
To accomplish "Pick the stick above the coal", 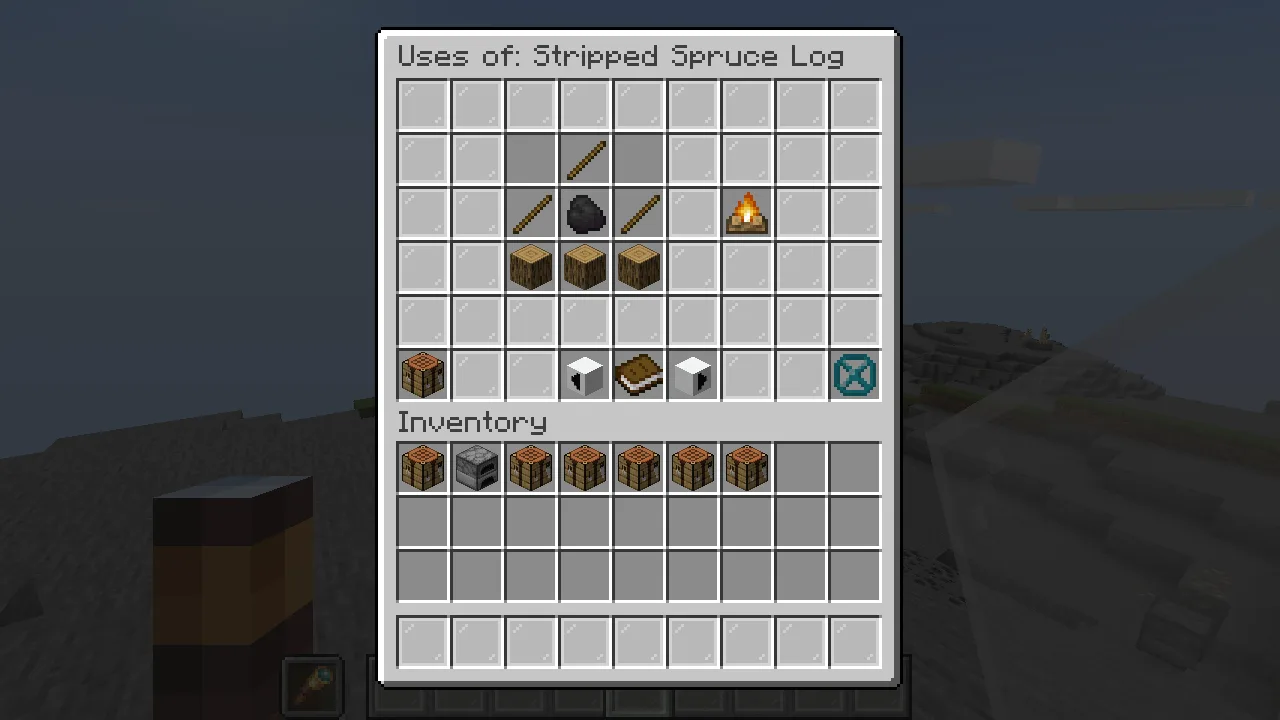I will point(585,160).
